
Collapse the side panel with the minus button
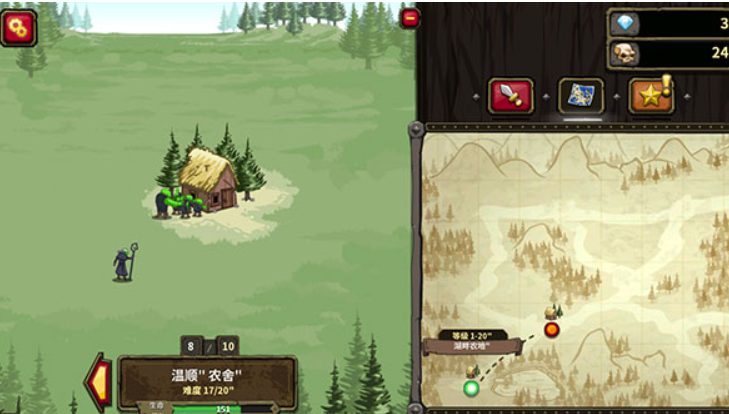pos(409,18)
